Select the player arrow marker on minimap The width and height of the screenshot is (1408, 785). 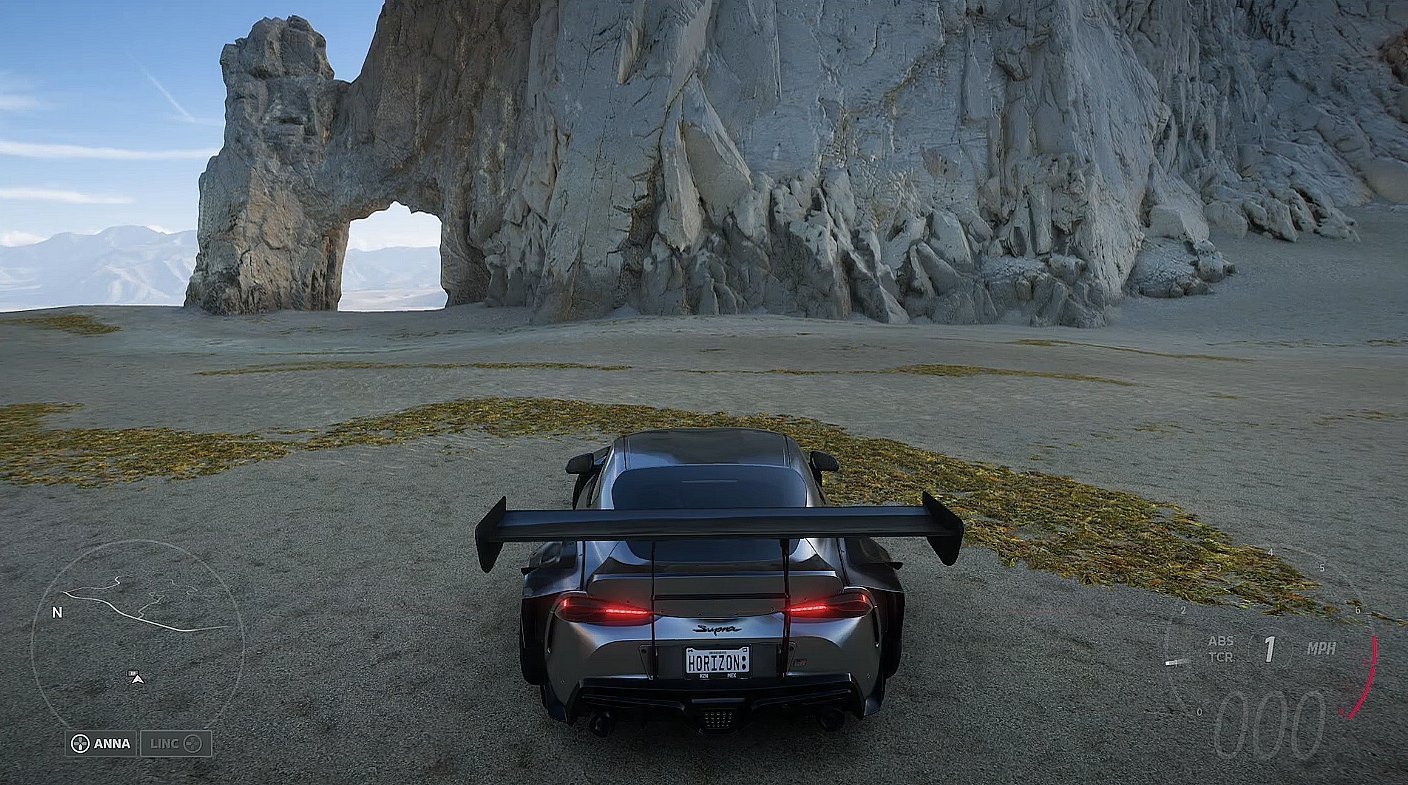click(137, 678)
